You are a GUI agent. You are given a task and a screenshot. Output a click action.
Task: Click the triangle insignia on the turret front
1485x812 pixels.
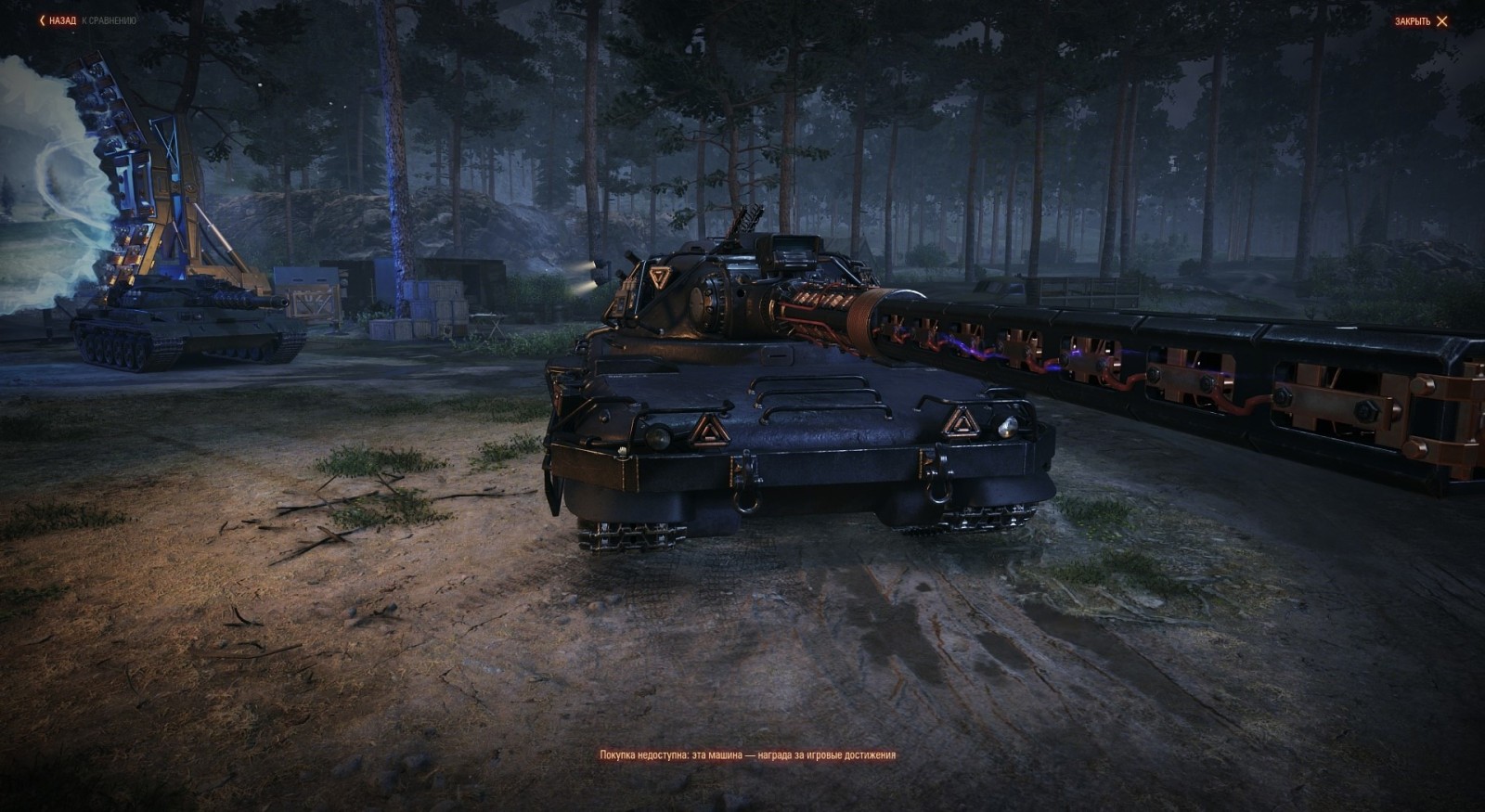(659, 276)
